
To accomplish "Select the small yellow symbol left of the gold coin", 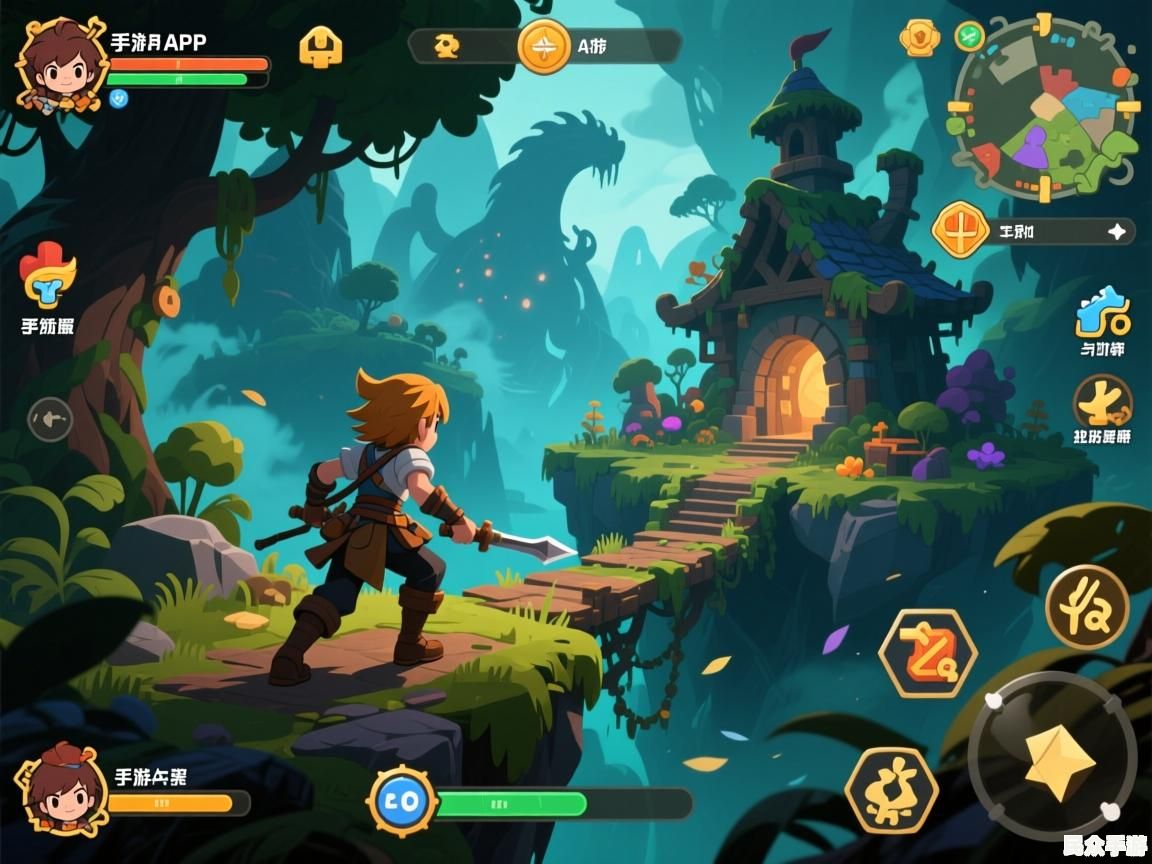I will [x=446, y=46].
